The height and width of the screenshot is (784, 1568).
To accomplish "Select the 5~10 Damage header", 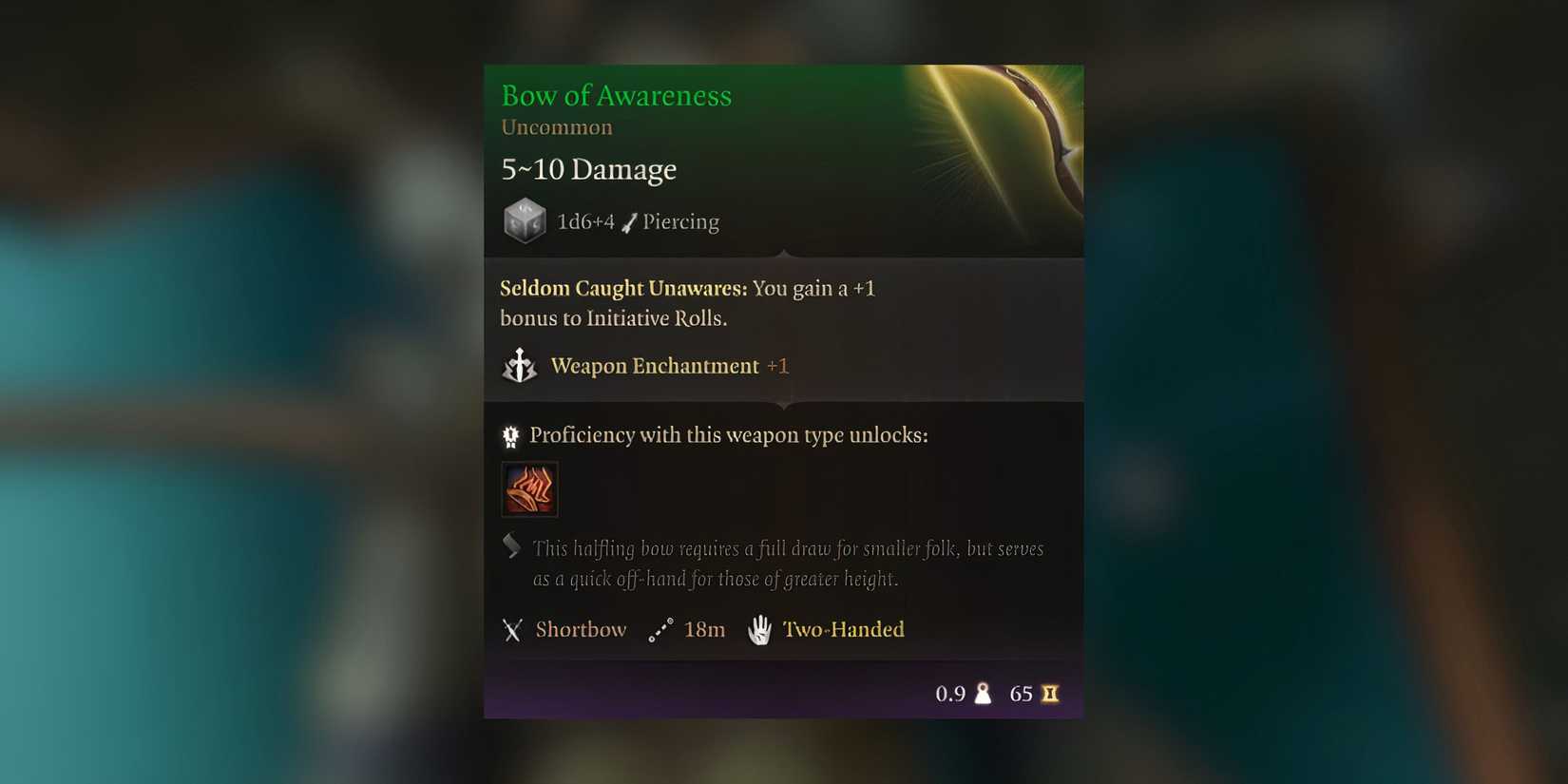I will [587, 168].
